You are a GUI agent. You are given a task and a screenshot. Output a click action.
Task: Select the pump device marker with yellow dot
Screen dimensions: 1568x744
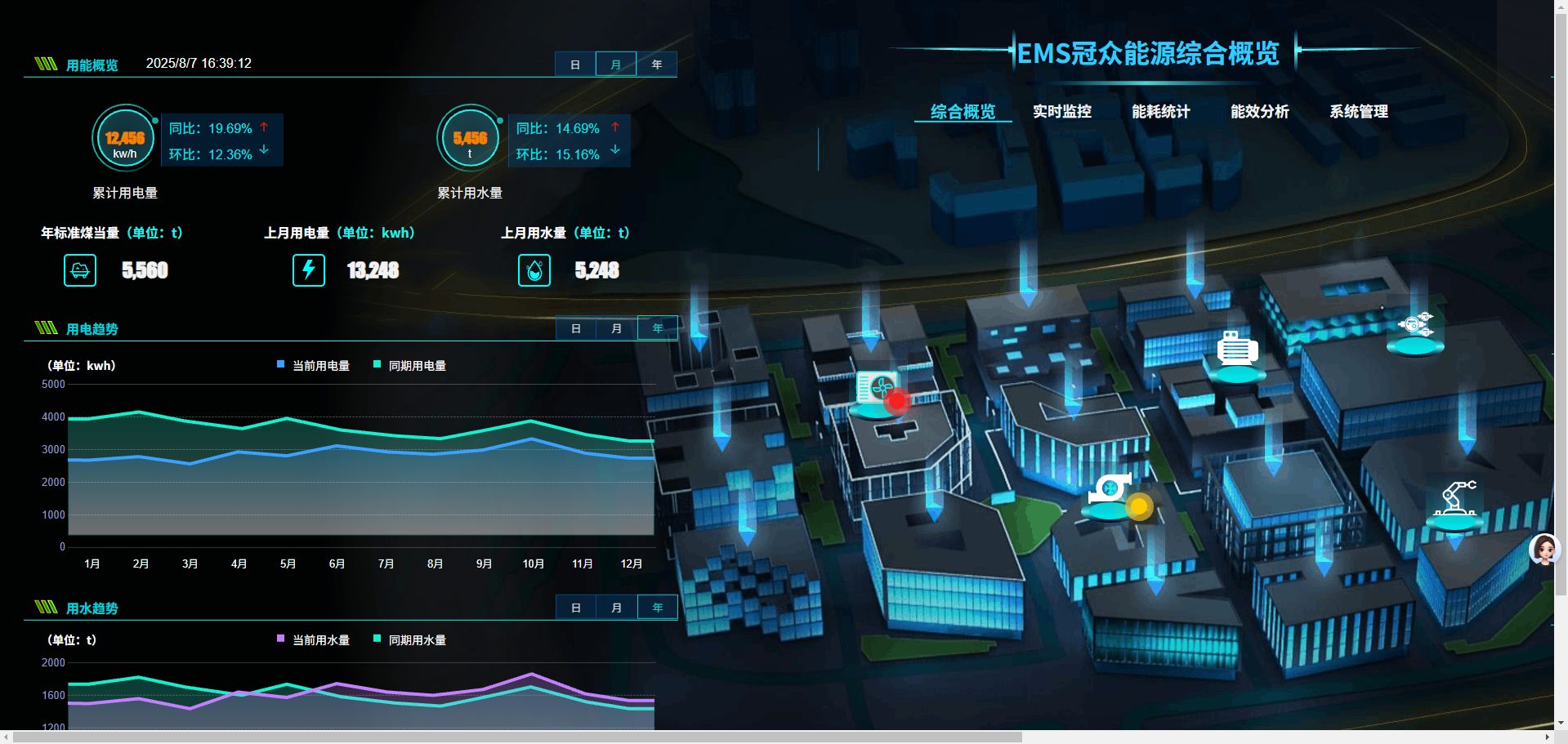pyautogui.click(x=1110, y=492)
